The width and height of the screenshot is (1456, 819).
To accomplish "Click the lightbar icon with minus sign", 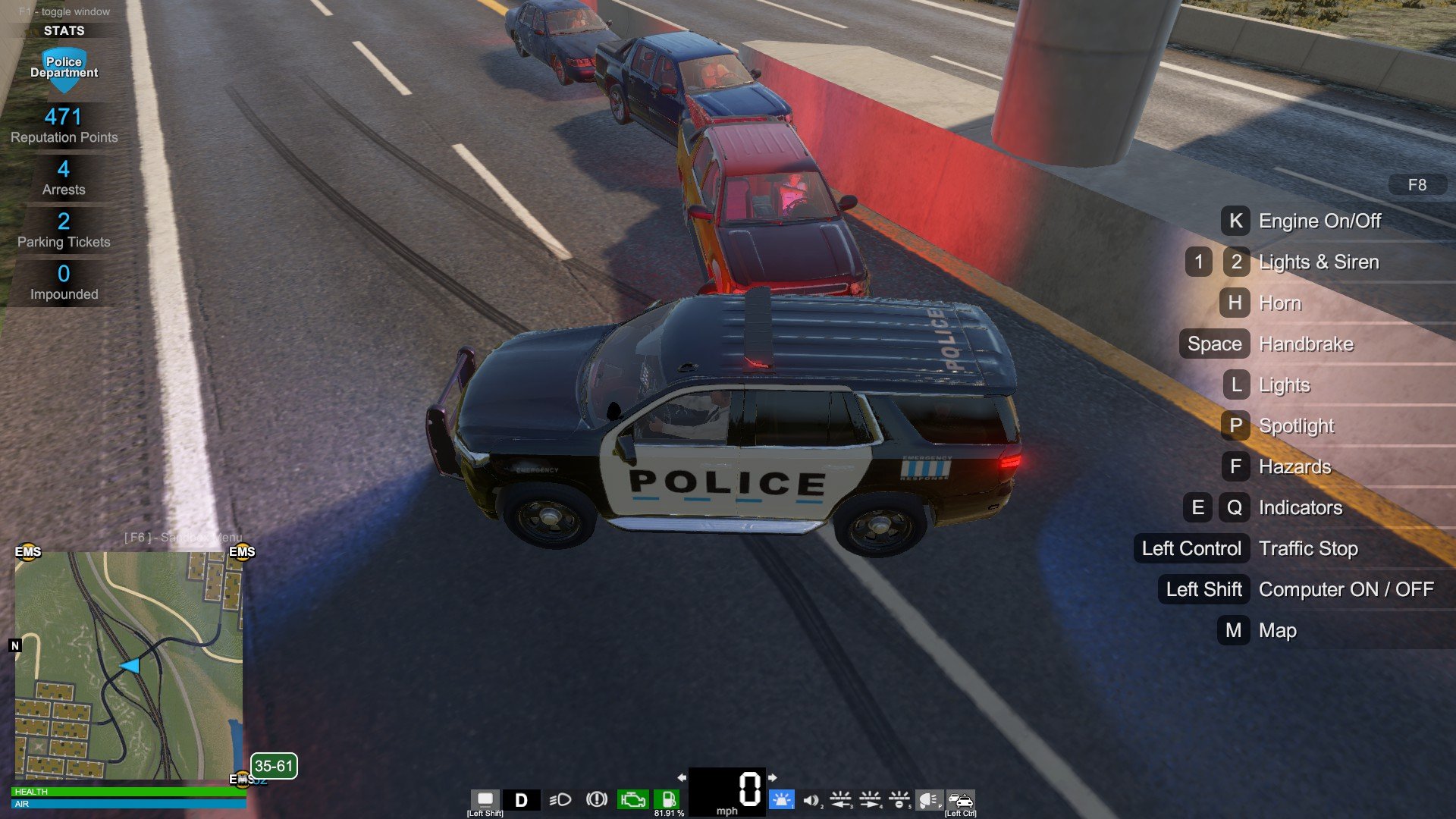I will (x=899, y=799).
